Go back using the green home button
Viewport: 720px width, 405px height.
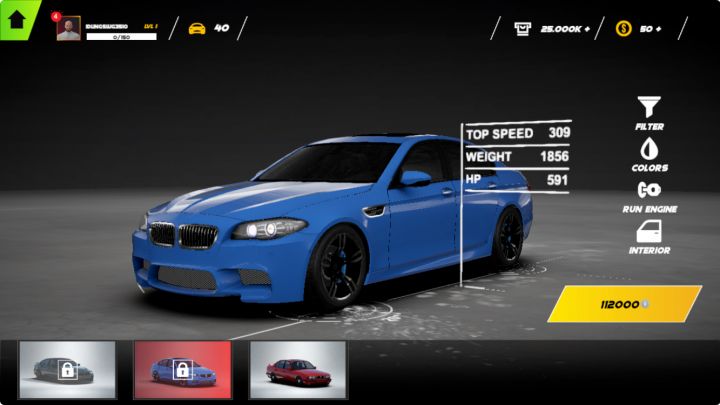16,17
